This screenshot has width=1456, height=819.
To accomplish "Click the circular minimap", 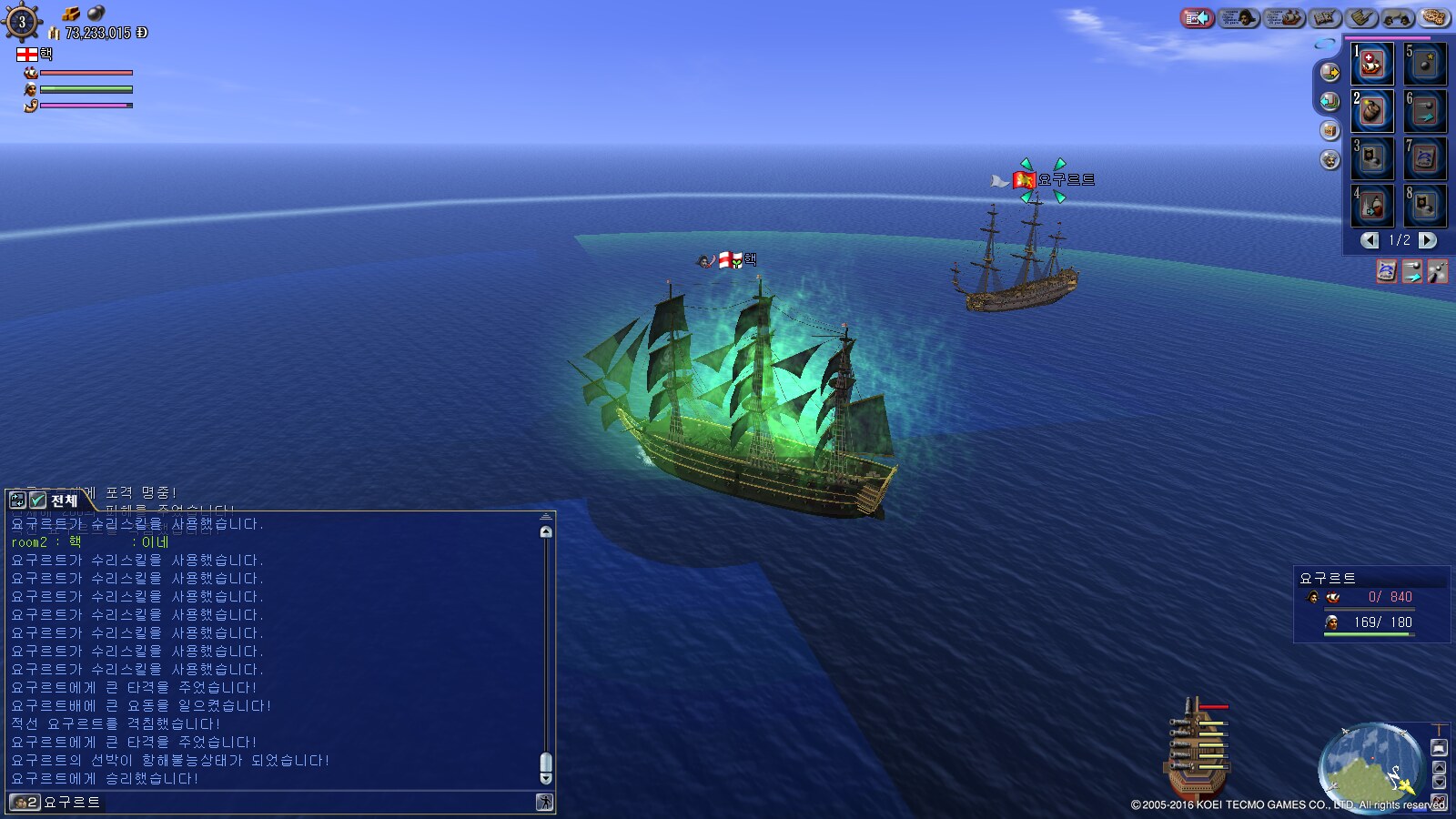I will 1370,764.
